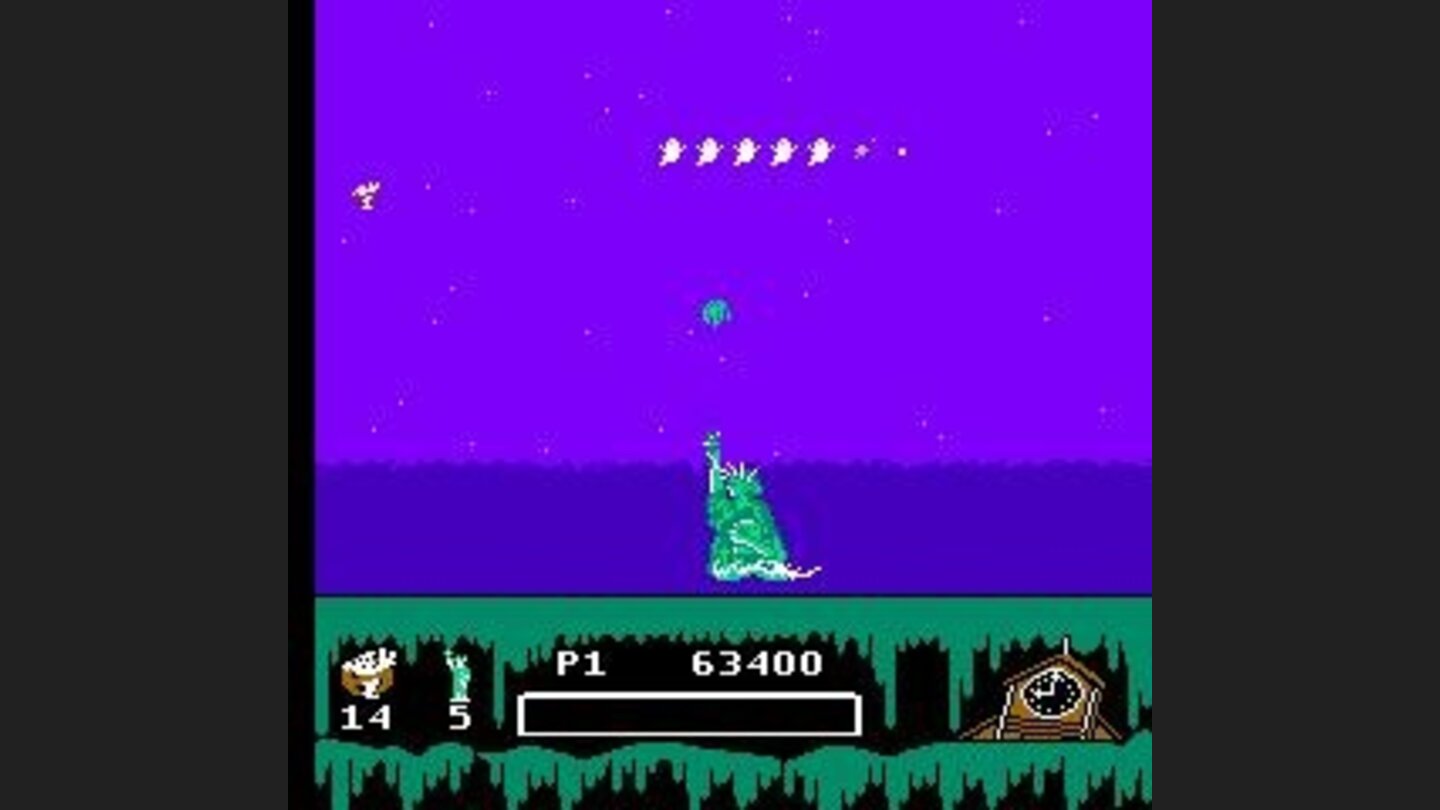The width and height of the screenshot is (1440, 810).
Task: Click the slime trap icon showing 14
Action: click(x=370, y=670)
